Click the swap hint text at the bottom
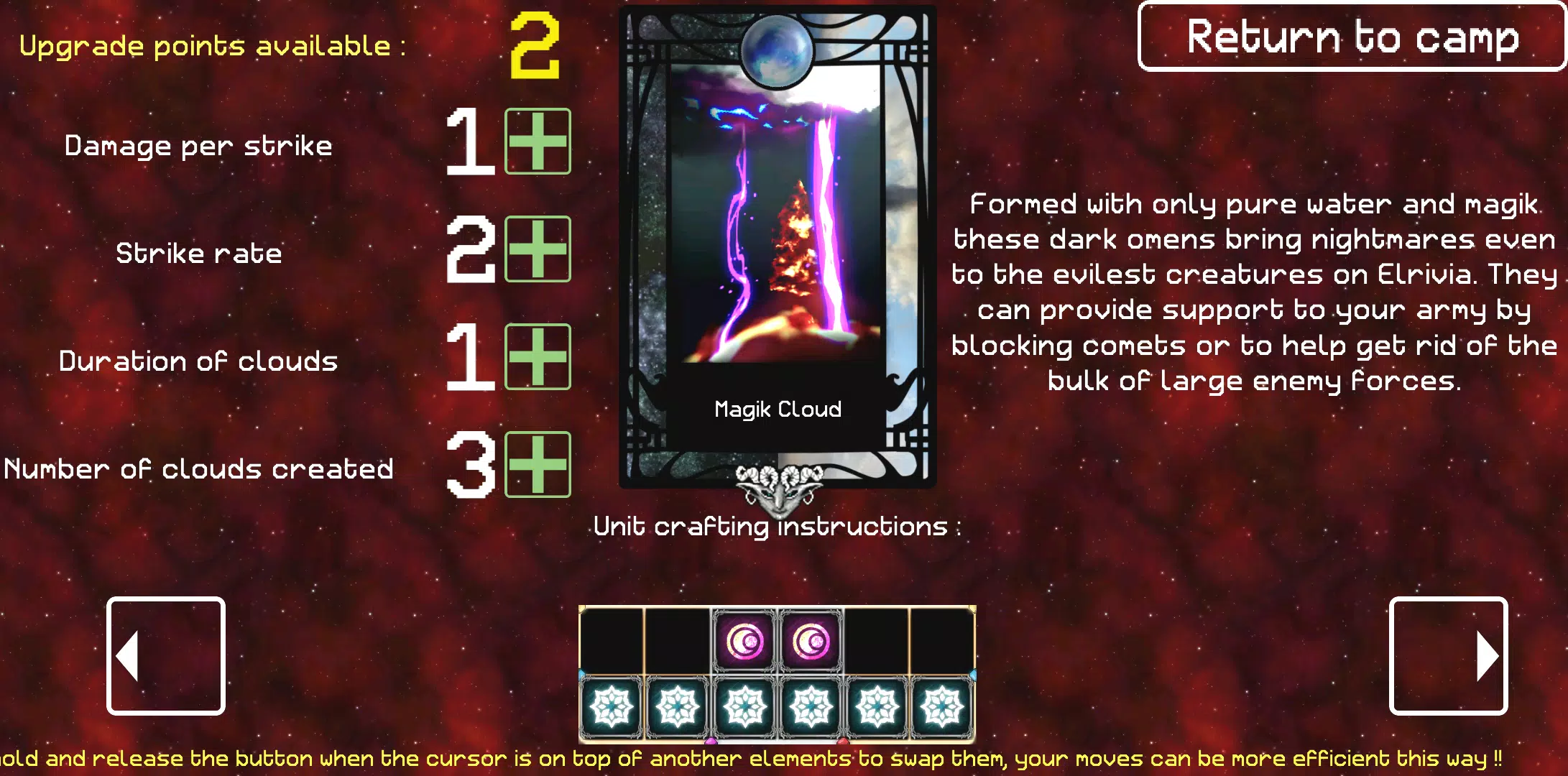 coord(784,758)
